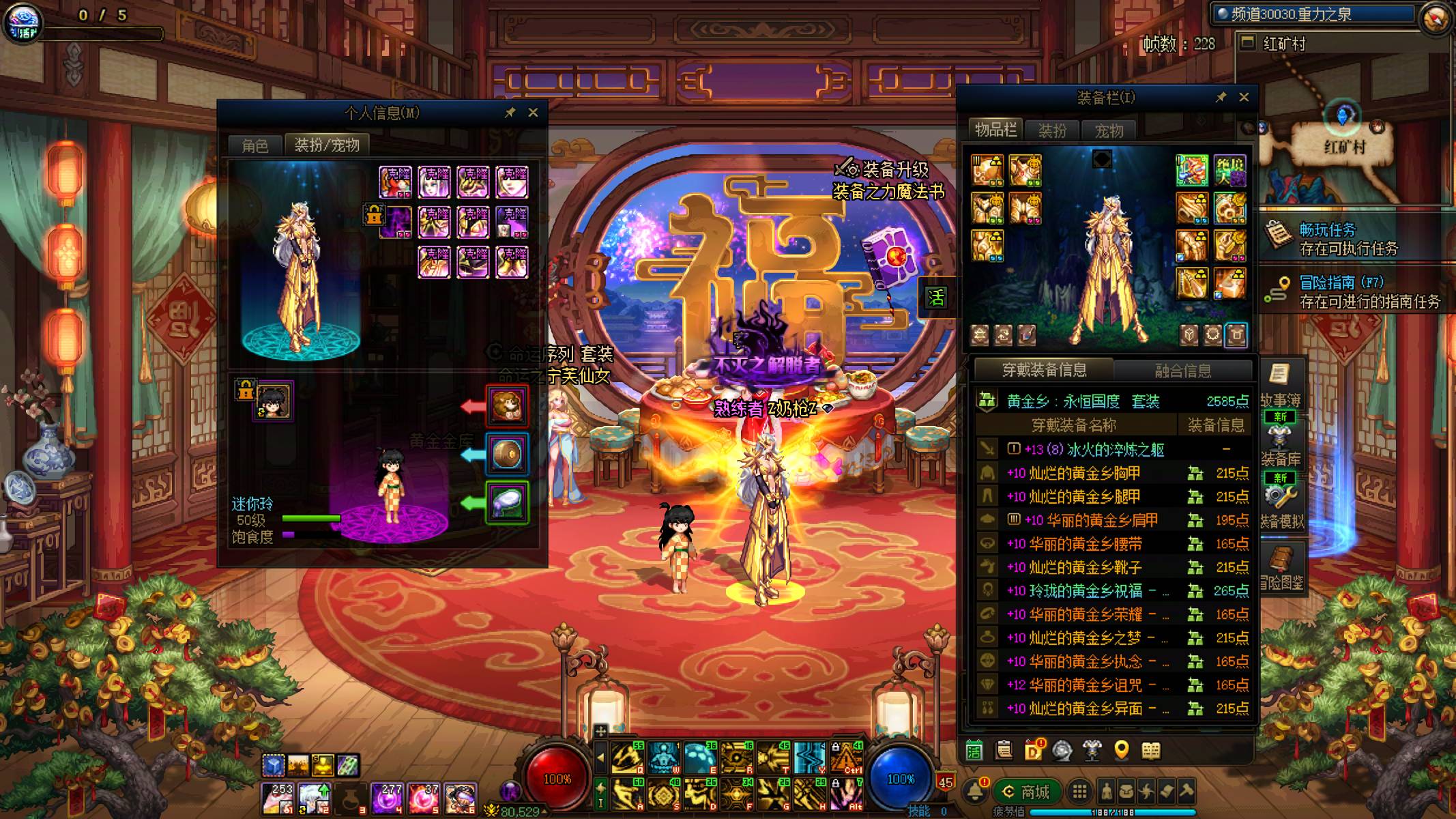
Task: Open the notification bell
Action: click(975, 791)
